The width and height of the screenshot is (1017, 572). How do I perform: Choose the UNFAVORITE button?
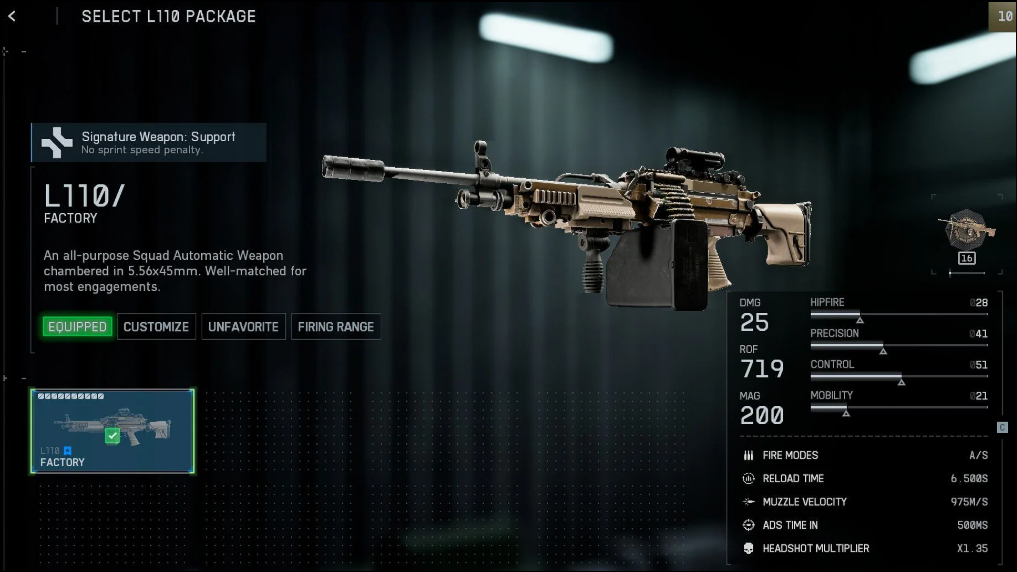click(x=243, y=327)
